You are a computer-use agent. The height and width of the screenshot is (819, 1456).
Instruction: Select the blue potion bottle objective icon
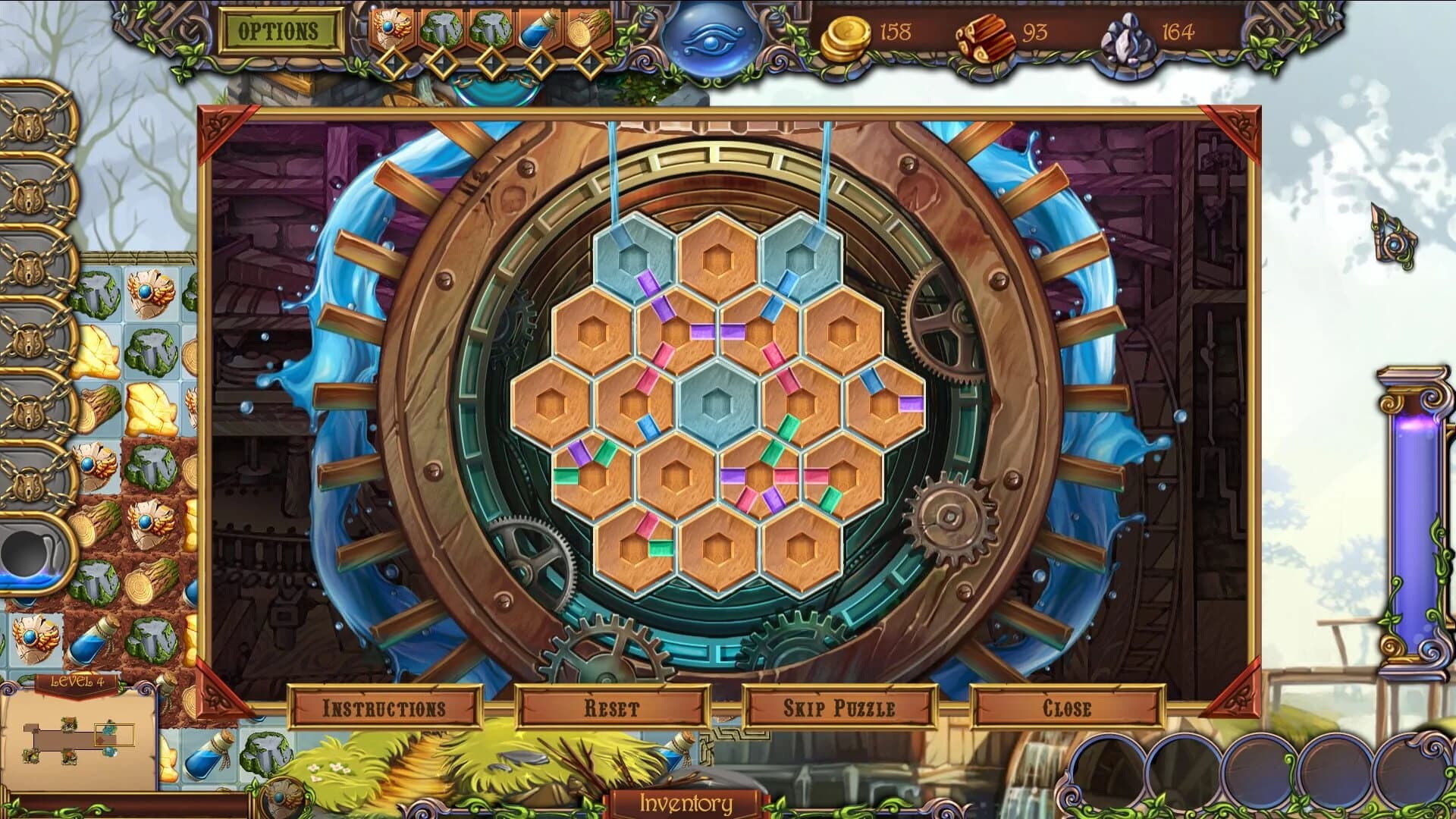tap(537, 29)
